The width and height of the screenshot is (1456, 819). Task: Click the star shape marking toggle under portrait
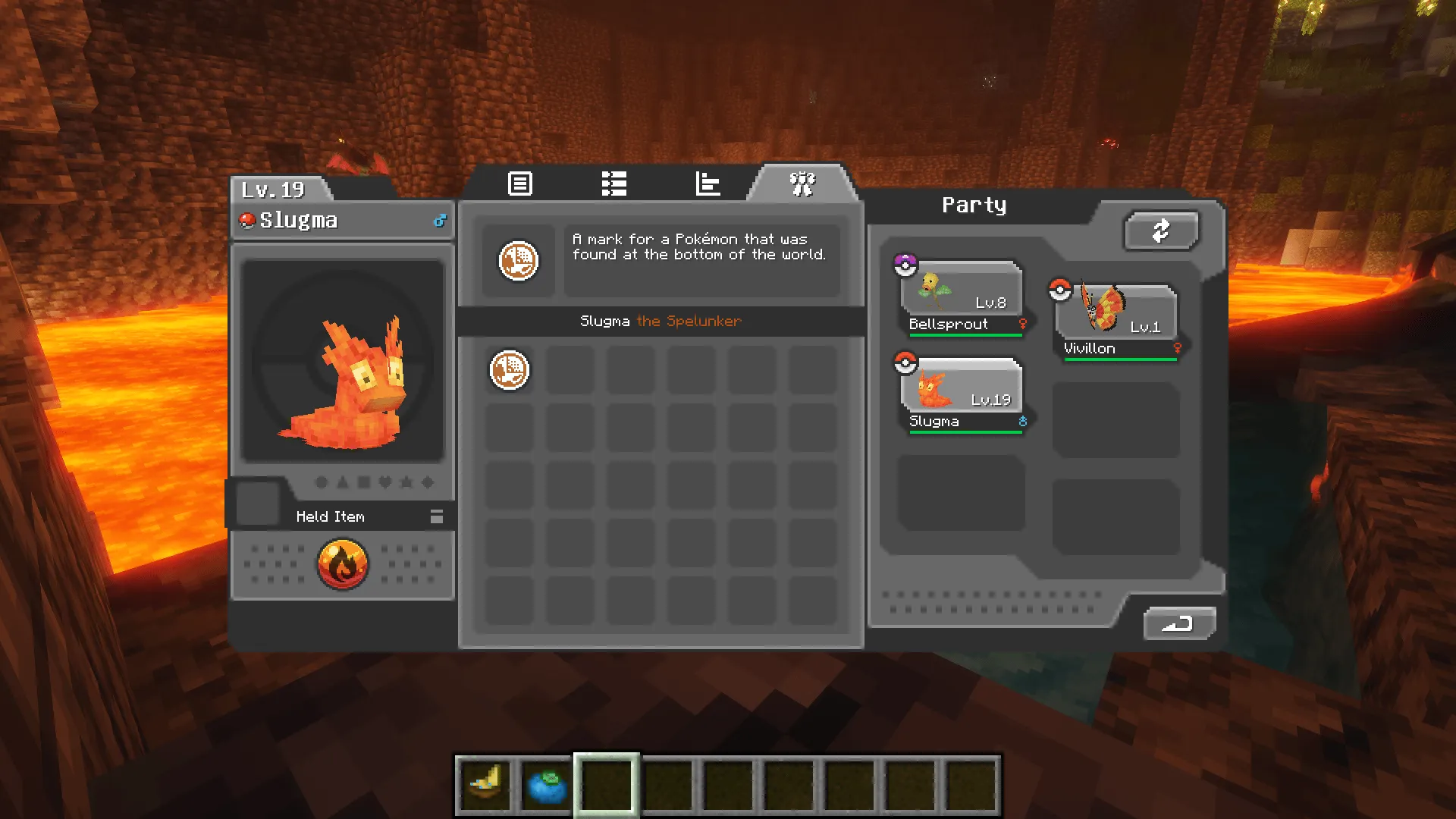pyautogui.click(x=407, y=482)
